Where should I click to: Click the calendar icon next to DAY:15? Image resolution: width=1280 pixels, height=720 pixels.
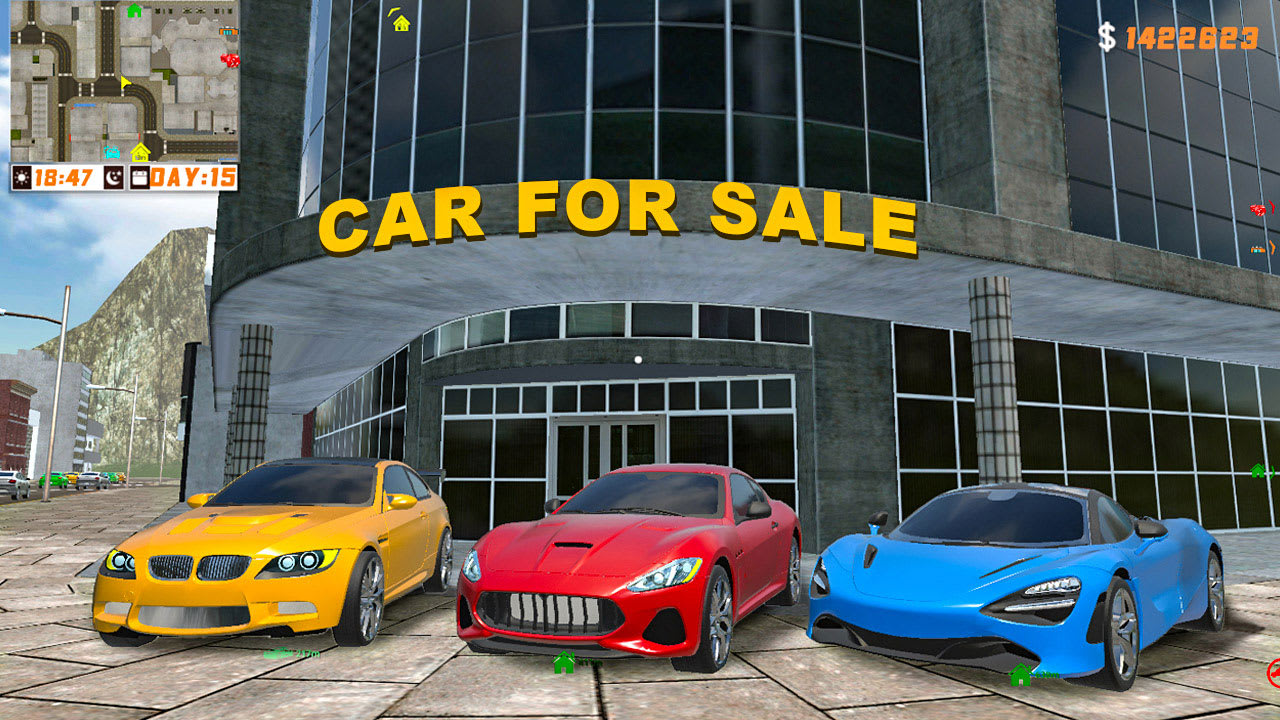pos(140,177)
